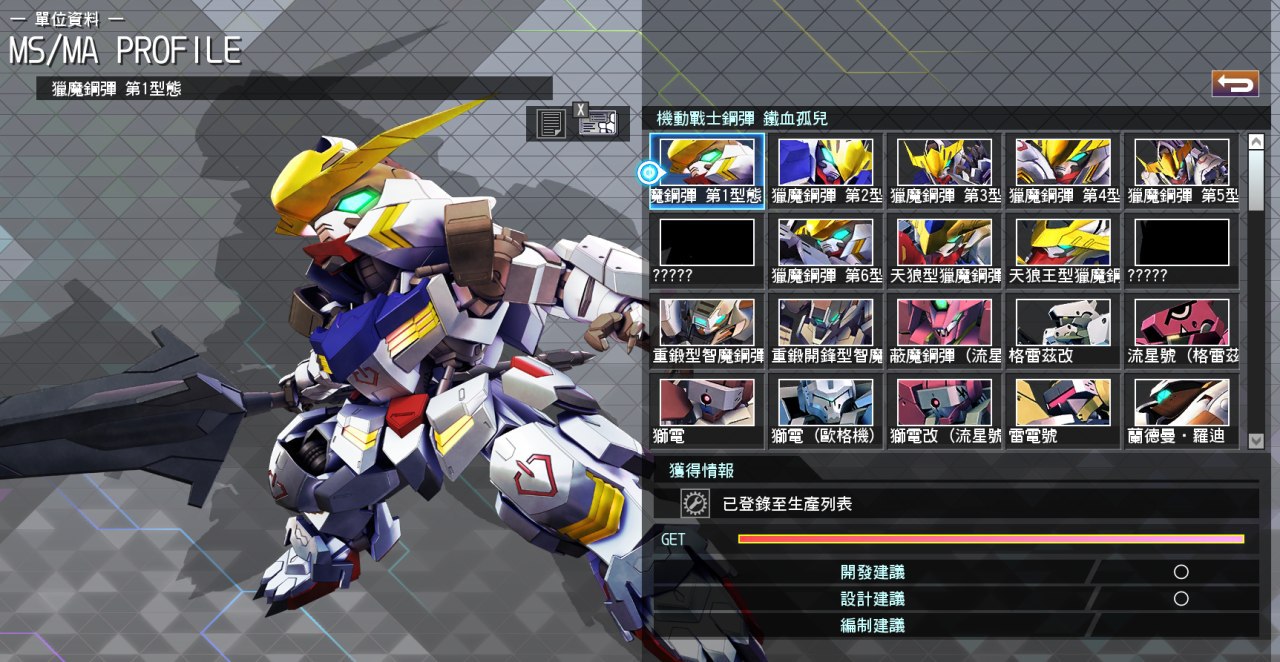Image resolution: width=1280 pixels, height=662 pixels.
Task: Choose the 獵魔鋼彈 第2型 unit tile
Action: [x=826, y=171]
